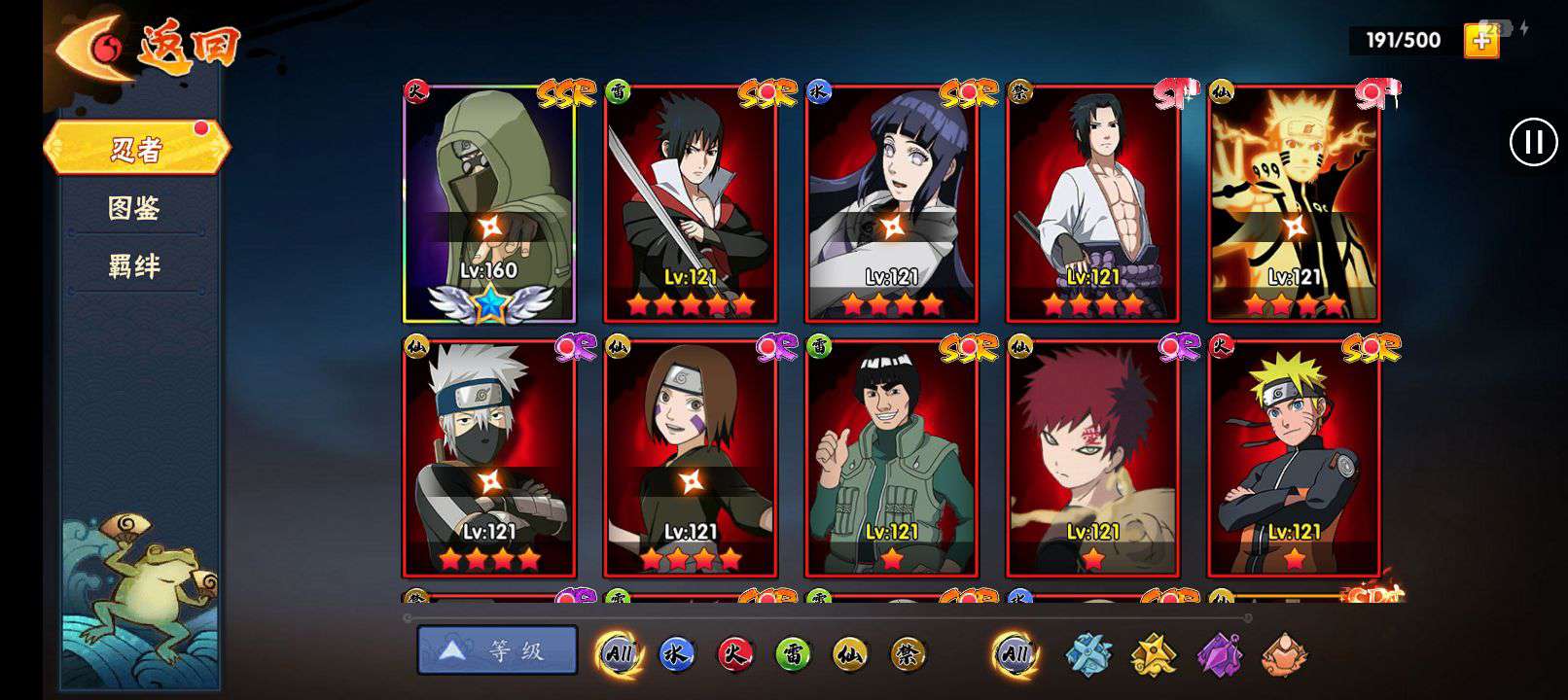Open the 图鉴 tab
The width and height of the screenshot is (1568, 700).
134,208
